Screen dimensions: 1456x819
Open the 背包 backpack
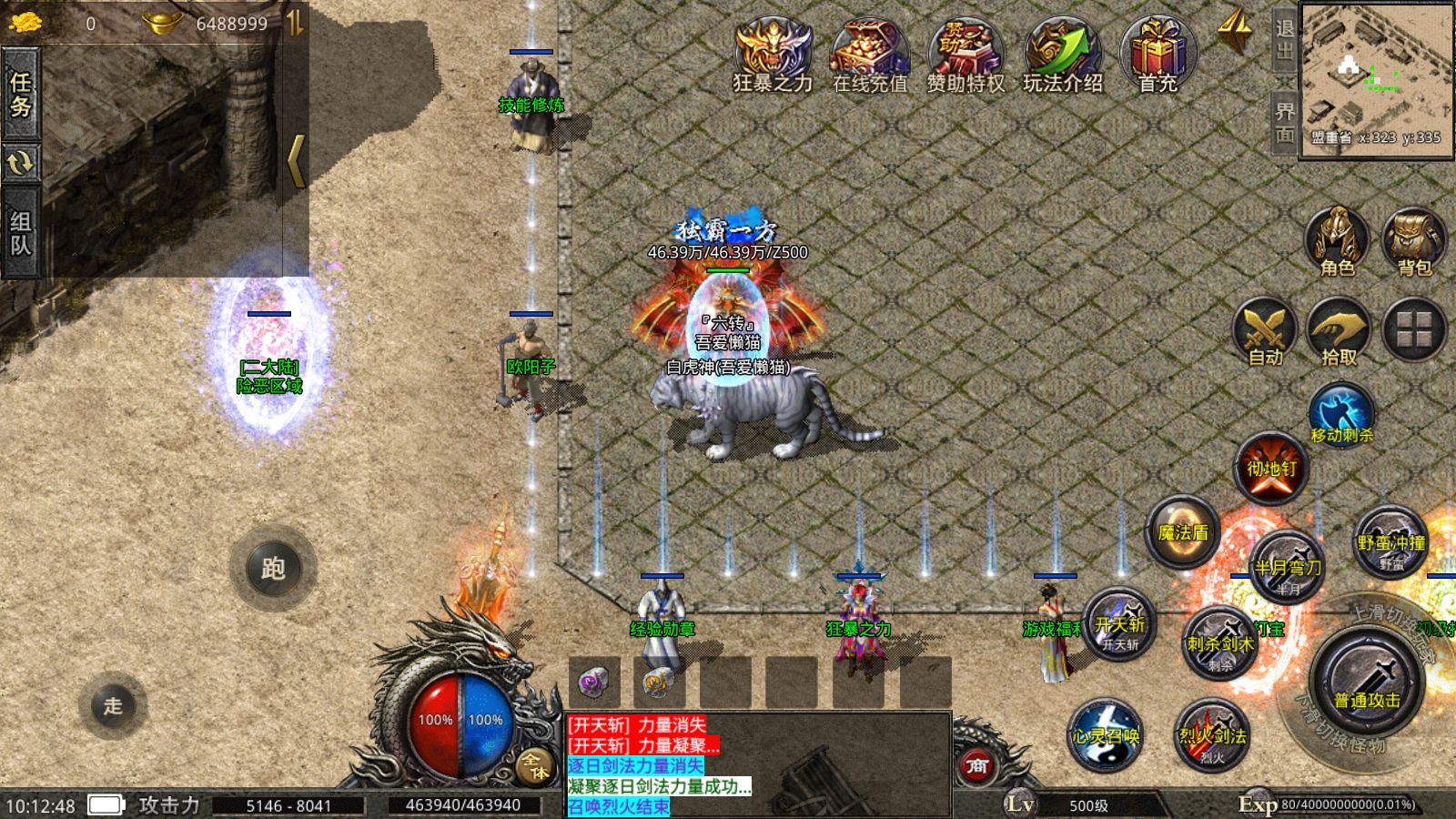(1414, 242)
